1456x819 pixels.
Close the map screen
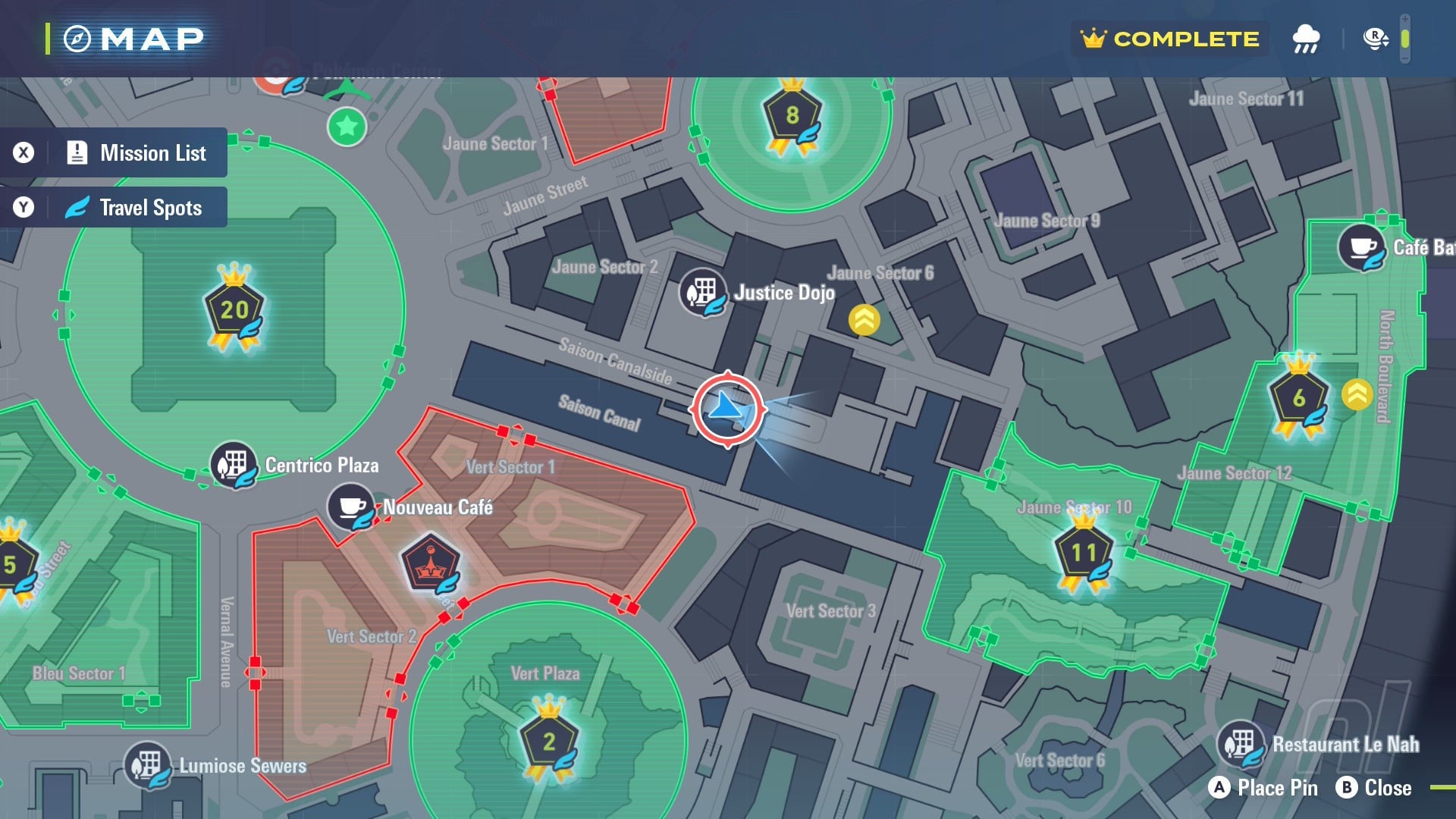pyautogui.click(x=1374, y=788)
